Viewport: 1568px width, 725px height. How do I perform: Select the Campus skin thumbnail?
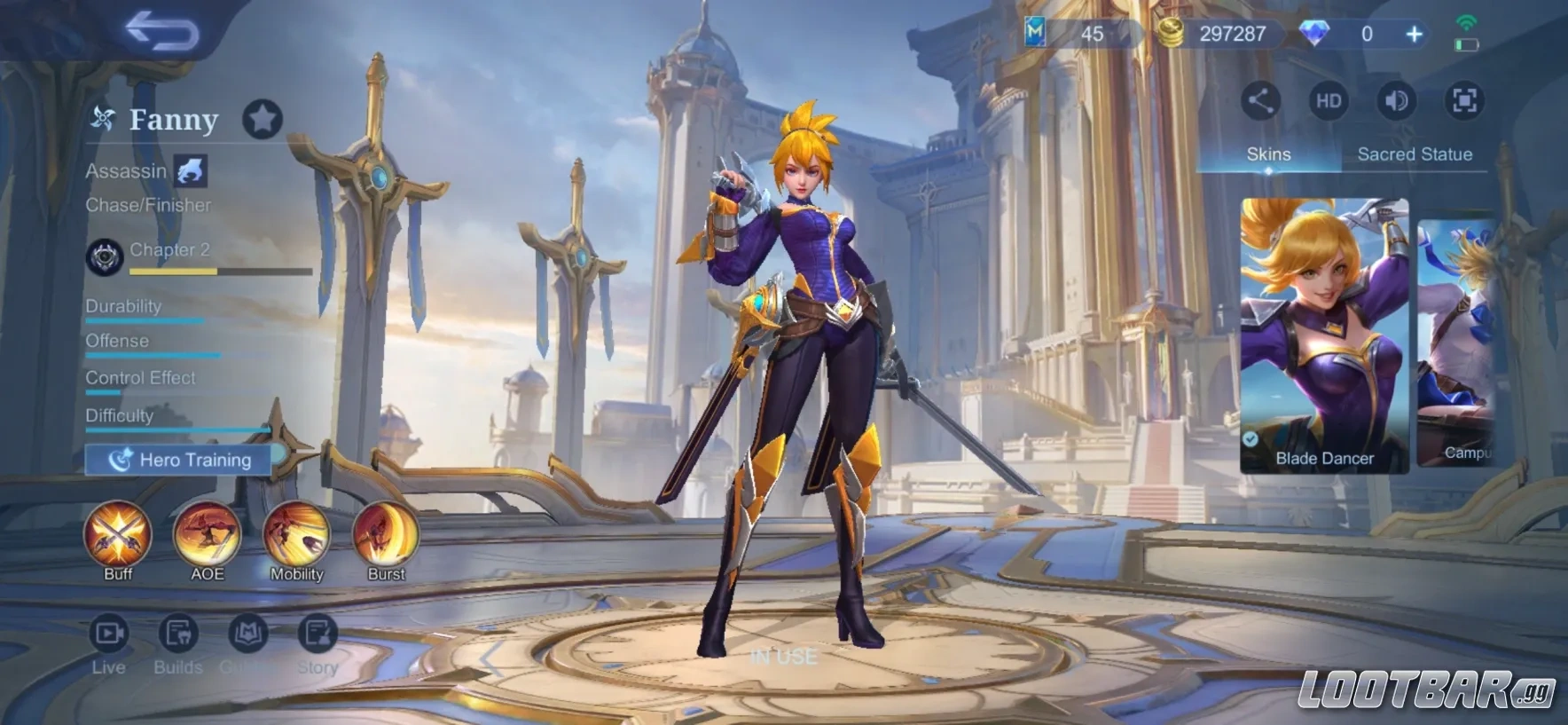point(1459,342)
